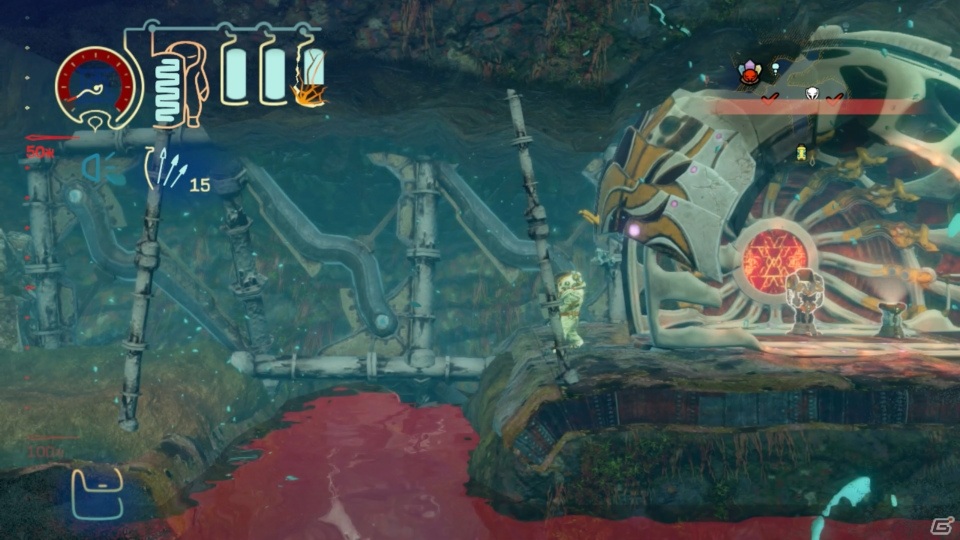Select the white skull-mask map marker
The width and height of the screenshot is (960, 540).
812,95
